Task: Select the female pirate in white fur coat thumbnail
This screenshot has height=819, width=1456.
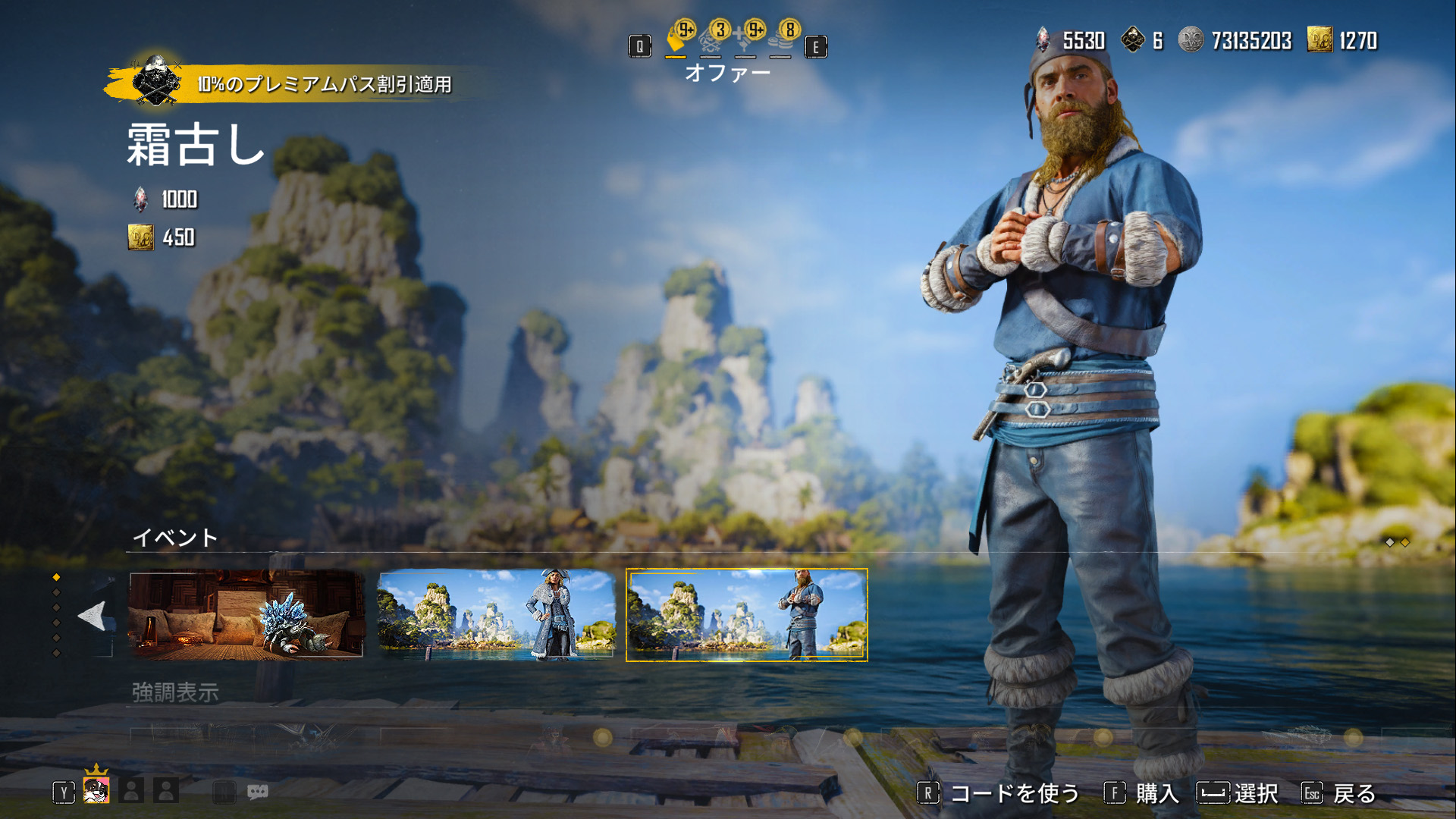Action: pos(496,614)
